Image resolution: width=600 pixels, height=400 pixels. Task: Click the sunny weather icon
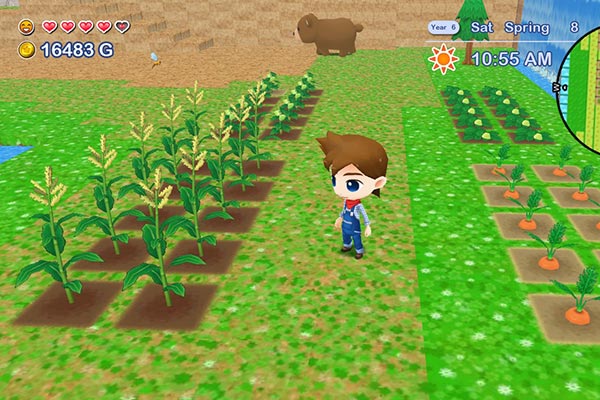pos(443,59)
